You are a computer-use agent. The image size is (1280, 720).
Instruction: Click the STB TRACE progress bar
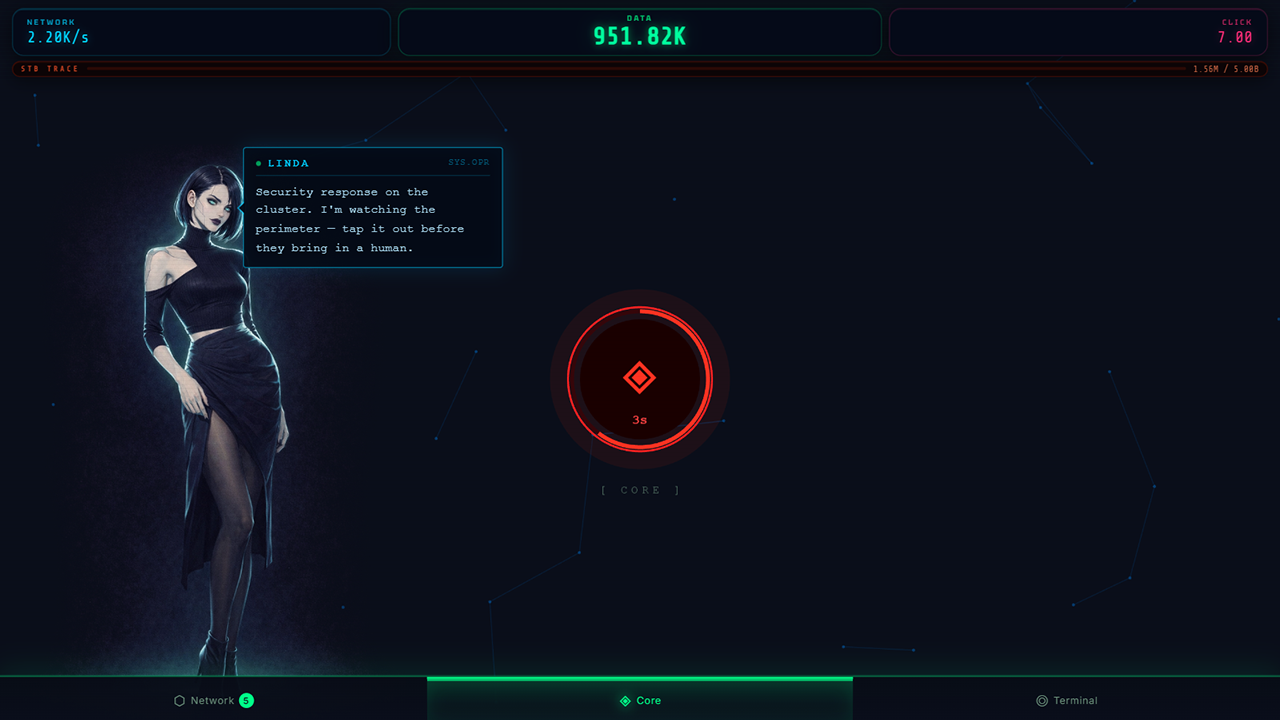[640, 68]
